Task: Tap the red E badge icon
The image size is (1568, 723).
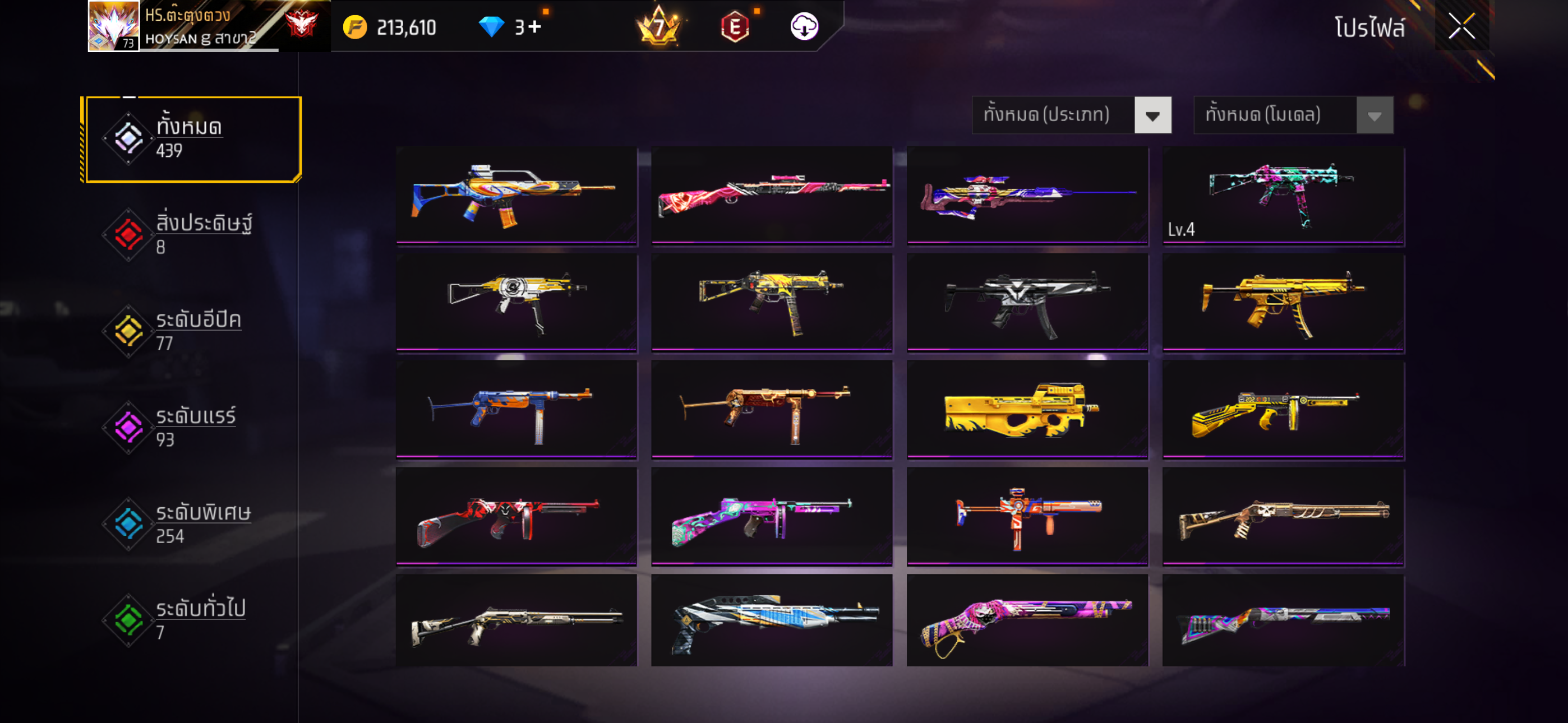Action: (735, 27)
